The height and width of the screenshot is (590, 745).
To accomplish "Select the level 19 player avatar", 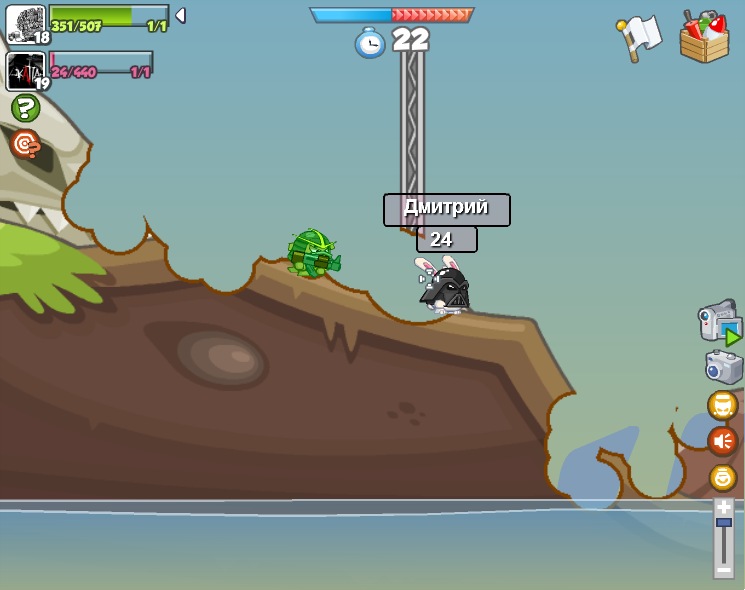I will click(25, 71).
